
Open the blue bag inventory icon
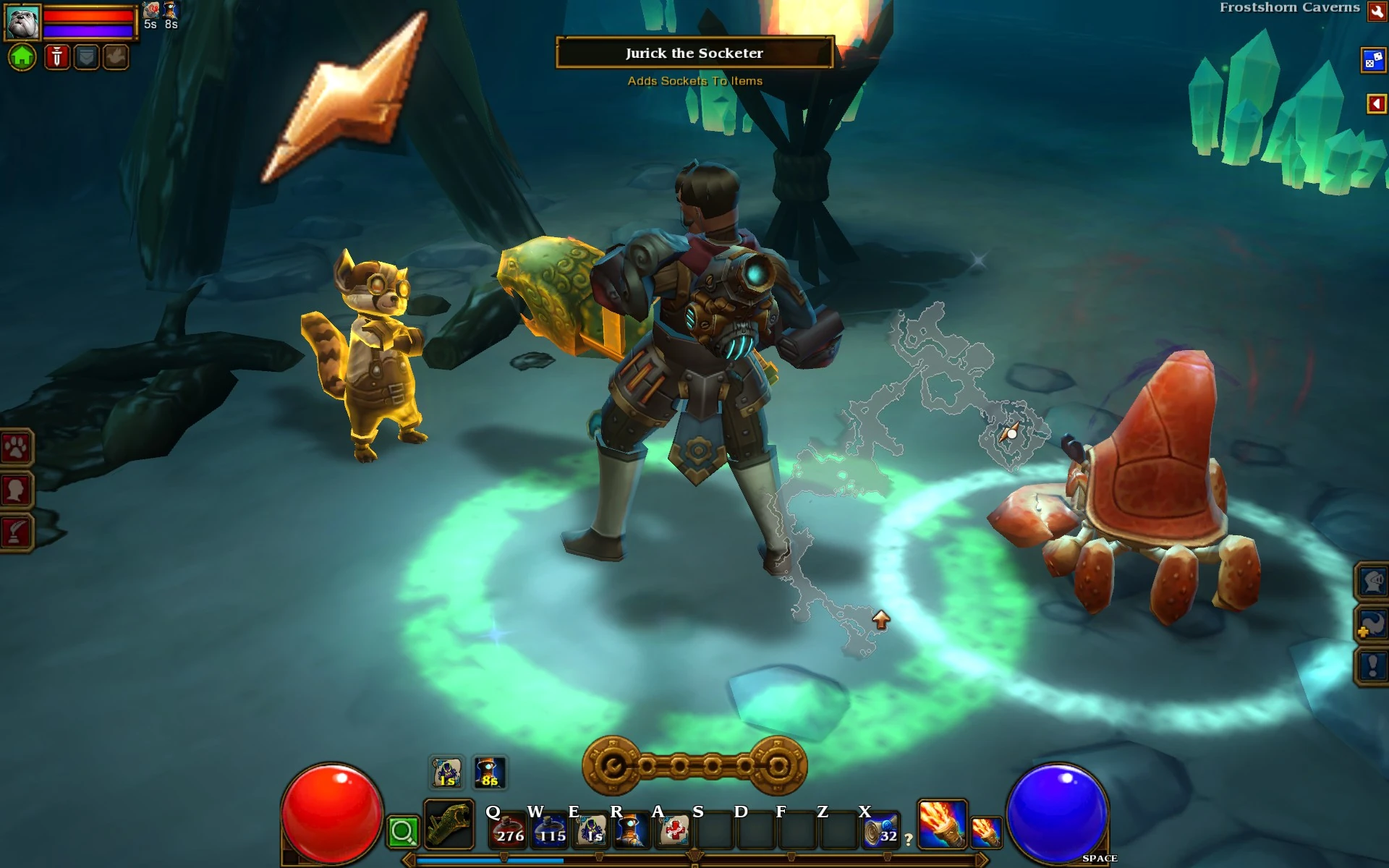pyautogui.click(x=85, y=57)
